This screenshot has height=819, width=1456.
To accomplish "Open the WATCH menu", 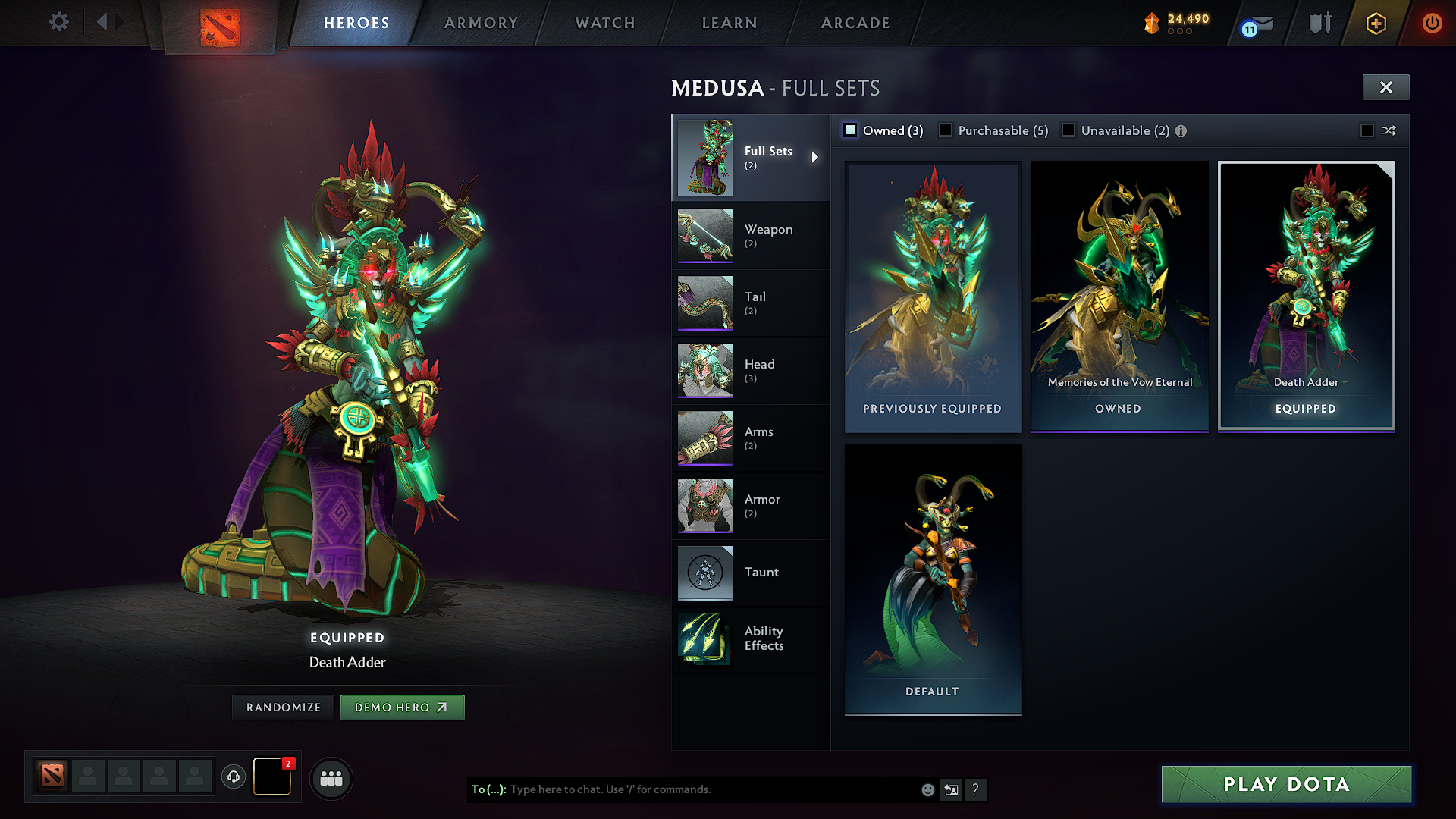I will [x=604, y=23].
